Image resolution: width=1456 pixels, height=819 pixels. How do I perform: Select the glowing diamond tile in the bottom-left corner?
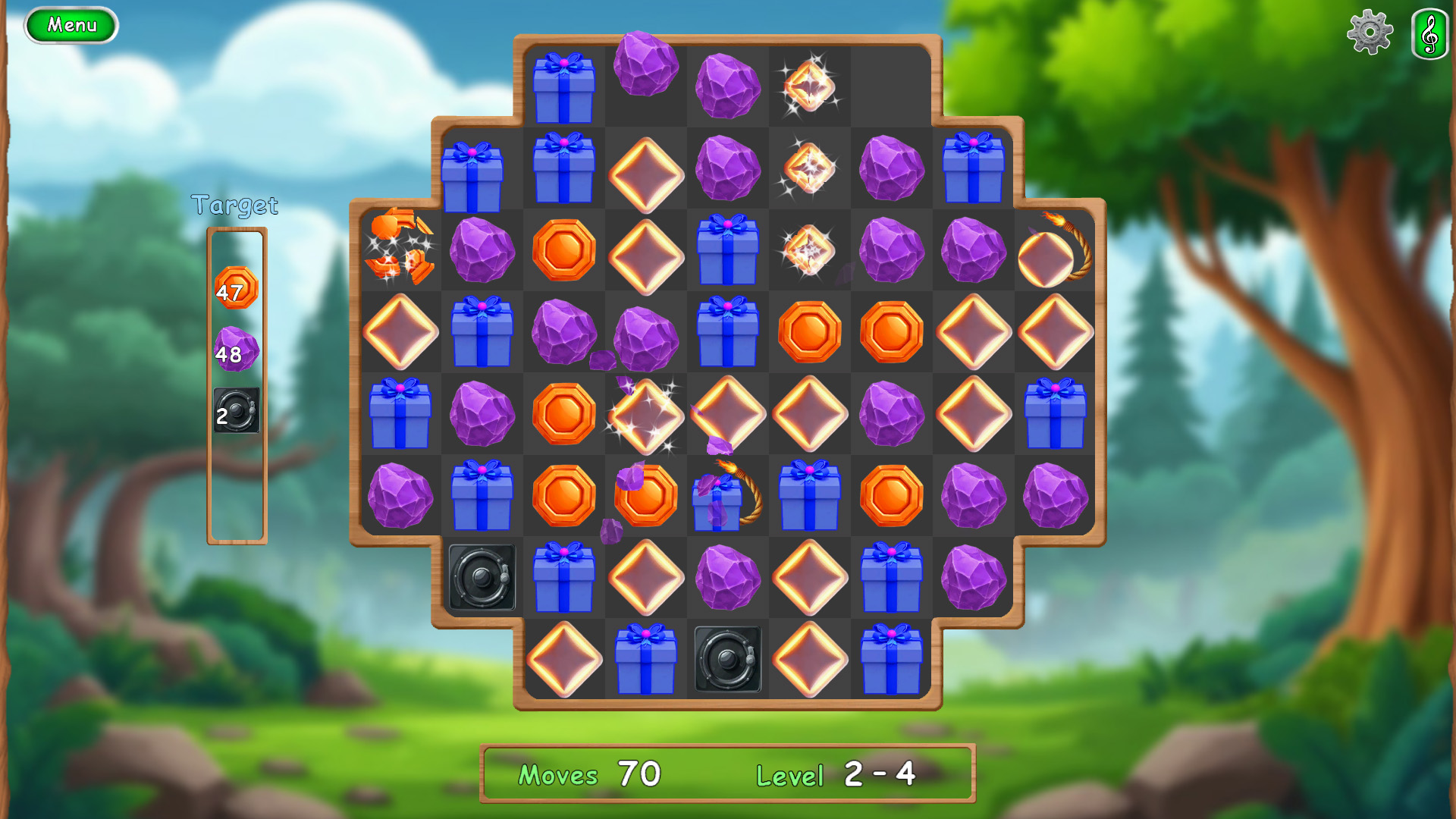tap(563, 661)
